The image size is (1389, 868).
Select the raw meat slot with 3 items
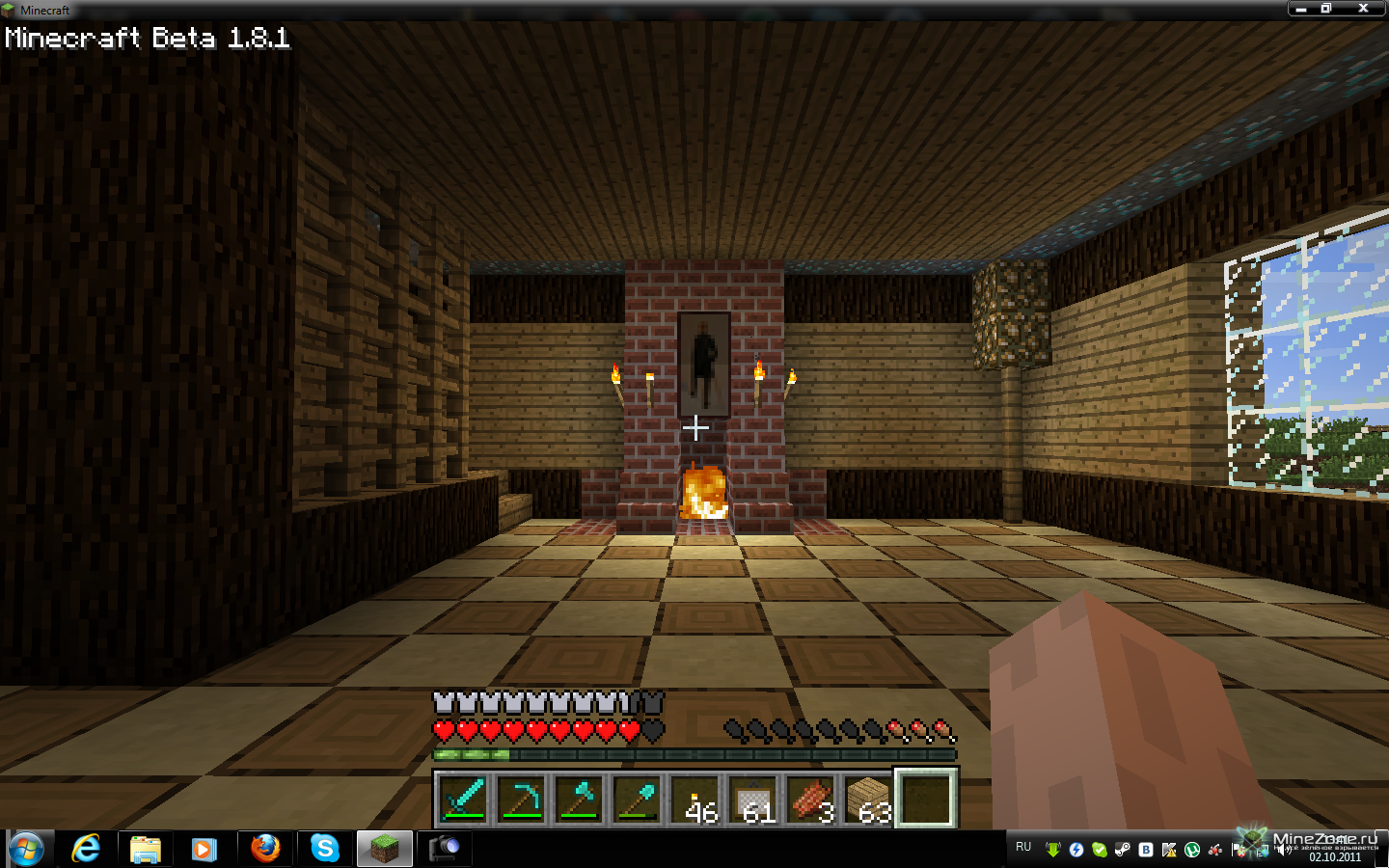tap(811, 799)
